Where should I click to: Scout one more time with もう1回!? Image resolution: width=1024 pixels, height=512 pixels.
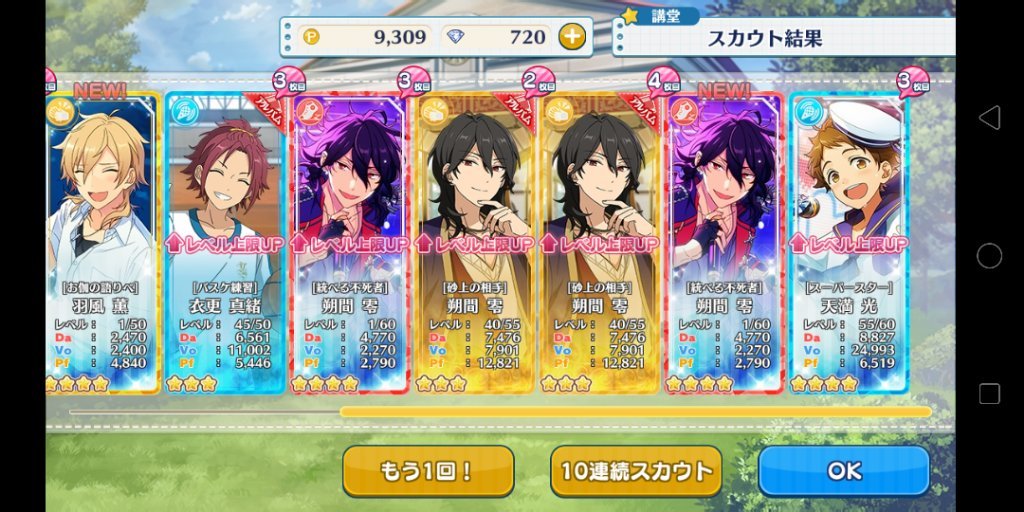pos(428,471)
